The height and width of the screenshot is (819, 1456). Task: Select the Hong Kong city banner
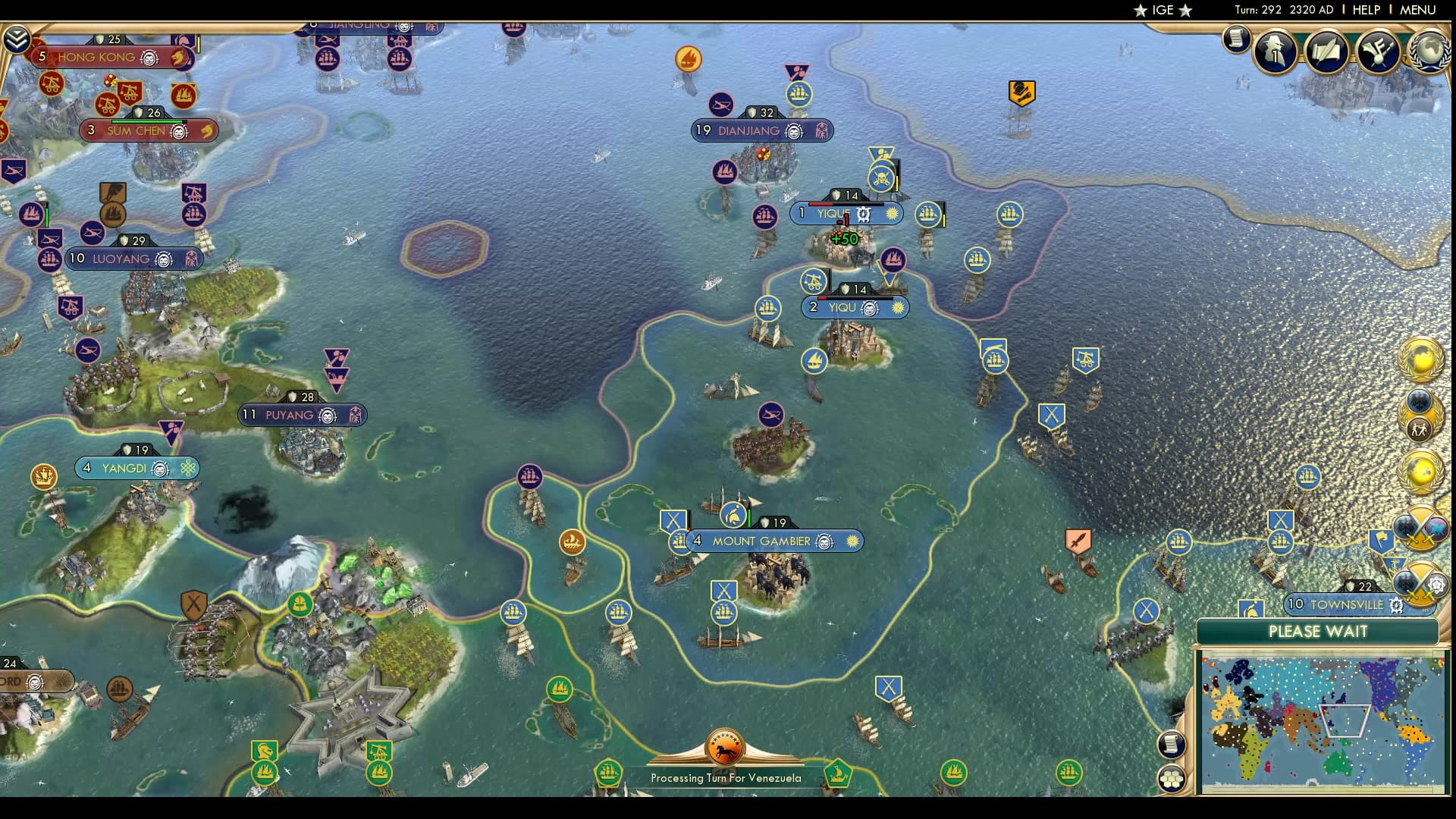pos(106,58)
